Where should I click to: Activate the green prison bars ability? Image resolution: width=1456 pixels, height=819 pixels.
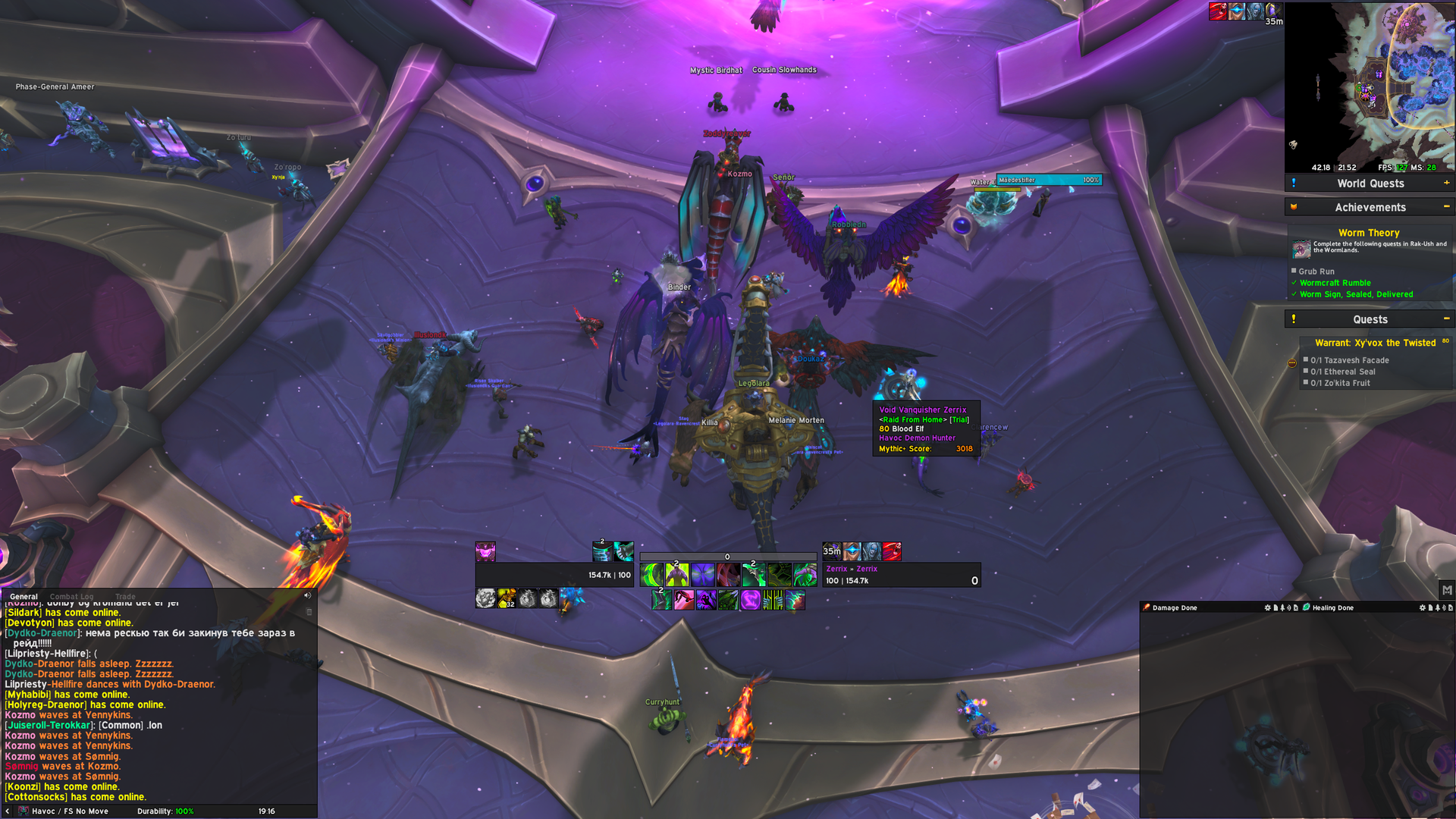pos(773,601)
